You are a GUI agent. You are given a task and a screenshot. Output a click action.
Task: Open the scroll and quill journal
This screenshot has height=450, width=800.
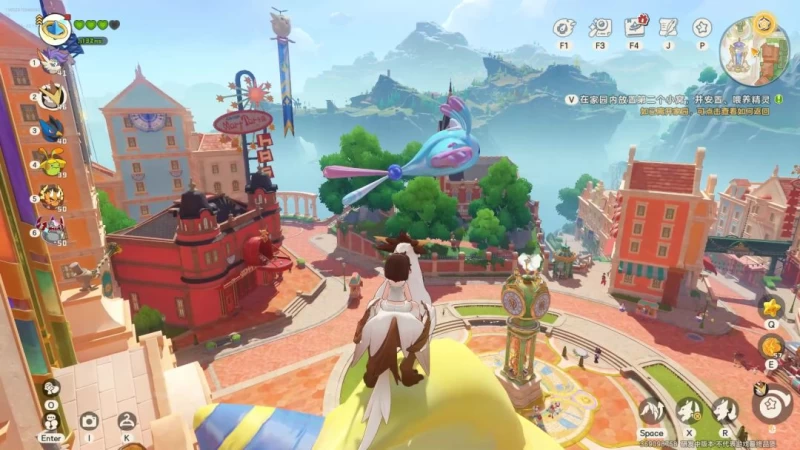tap(668, 28)
